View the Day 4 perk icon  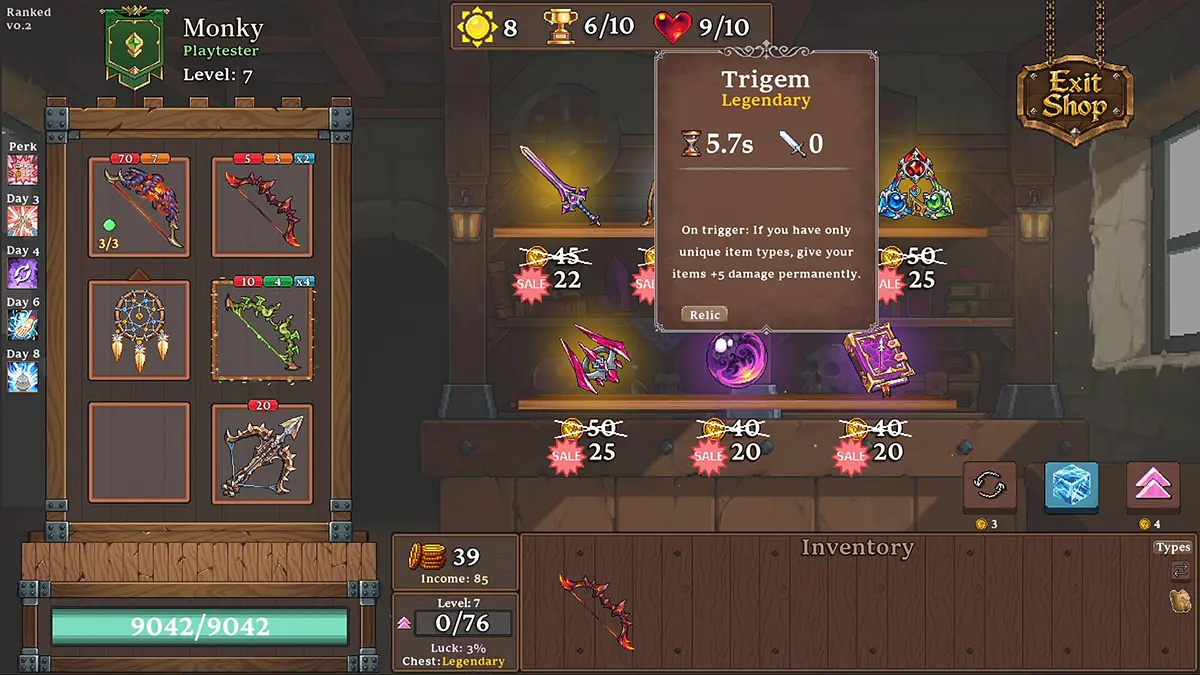(22, 273)
